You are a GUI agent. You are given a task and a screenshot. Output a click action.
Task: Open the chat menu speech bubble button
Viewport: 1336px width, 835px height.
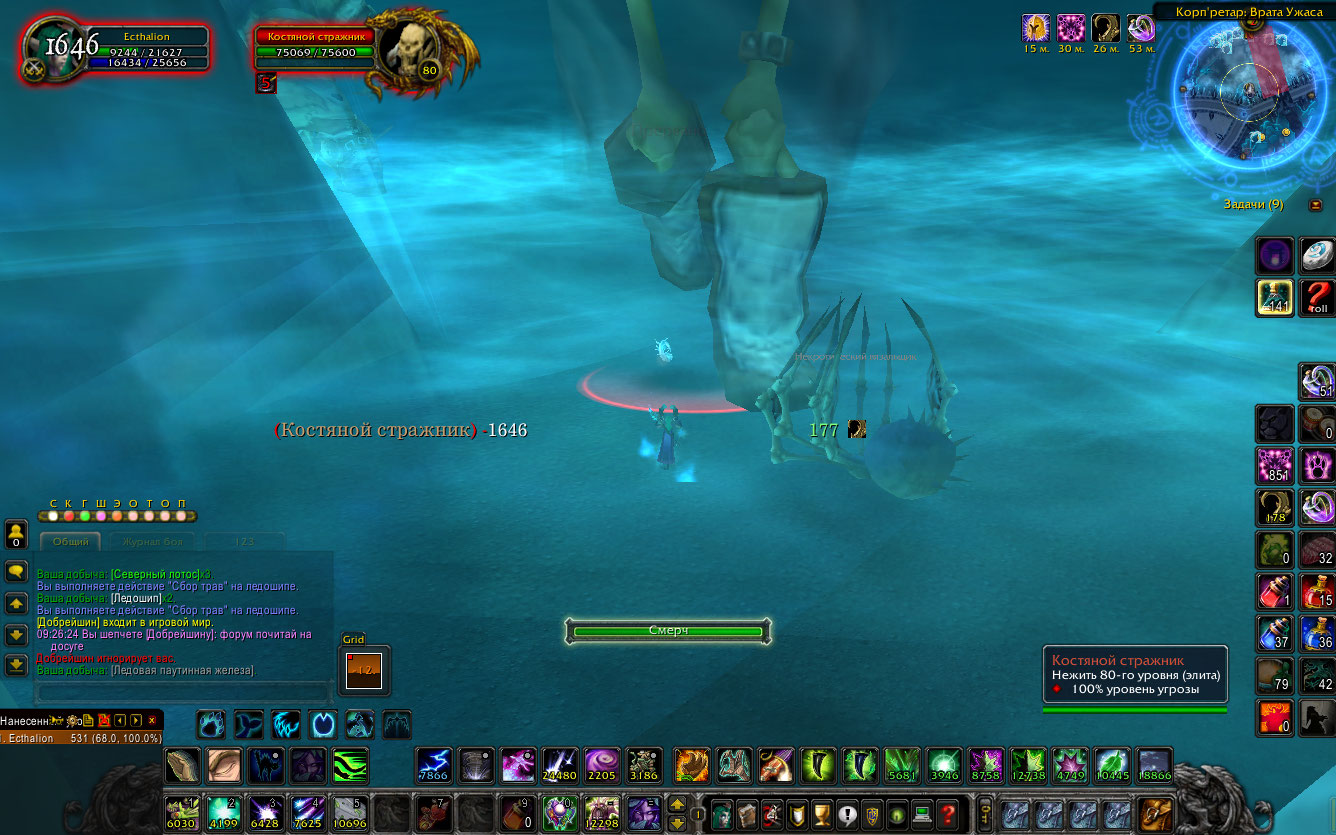[x=16, y=571]
